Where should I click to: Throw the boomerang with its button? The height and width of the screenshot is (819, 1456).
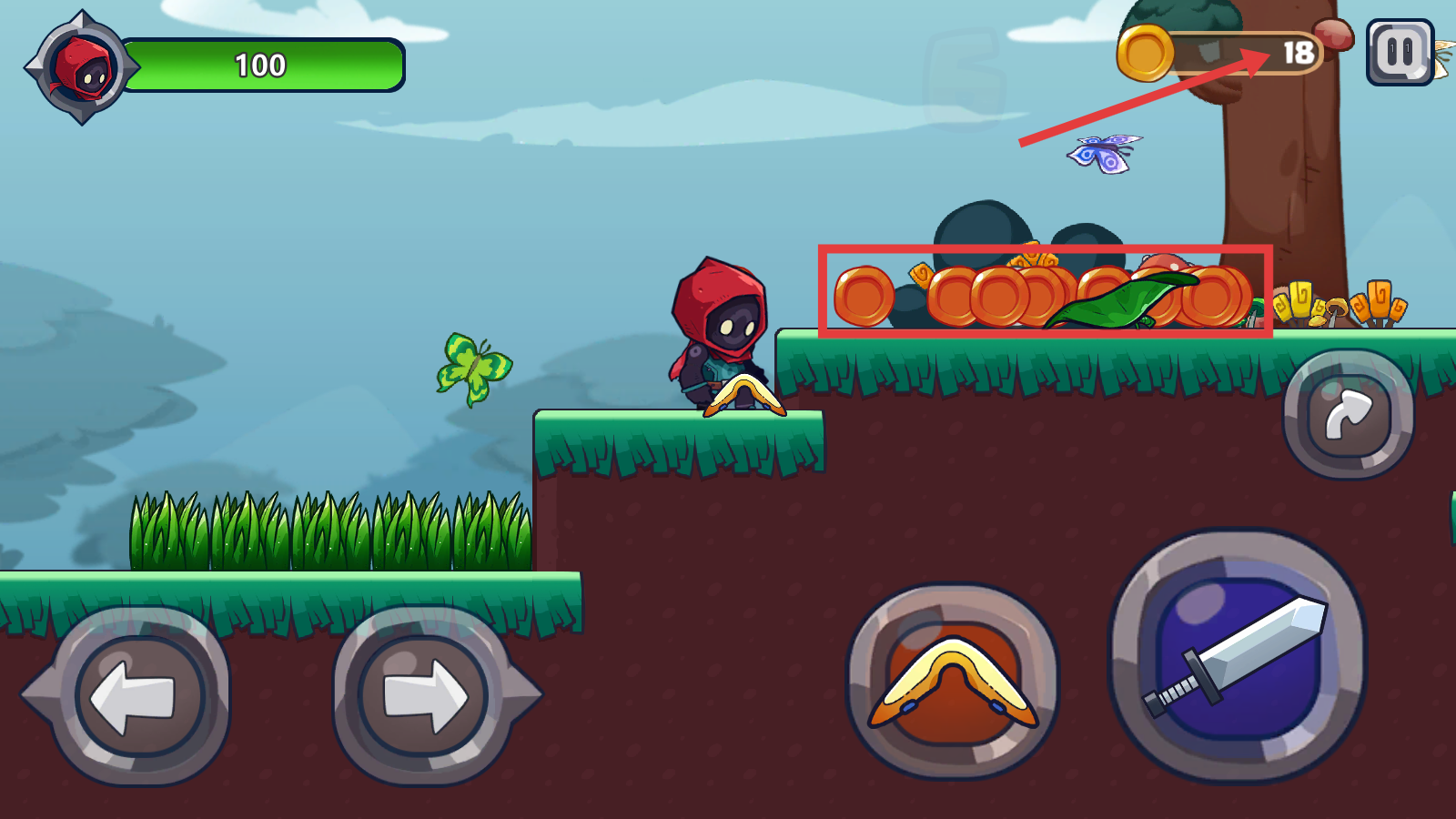[953, 682]
